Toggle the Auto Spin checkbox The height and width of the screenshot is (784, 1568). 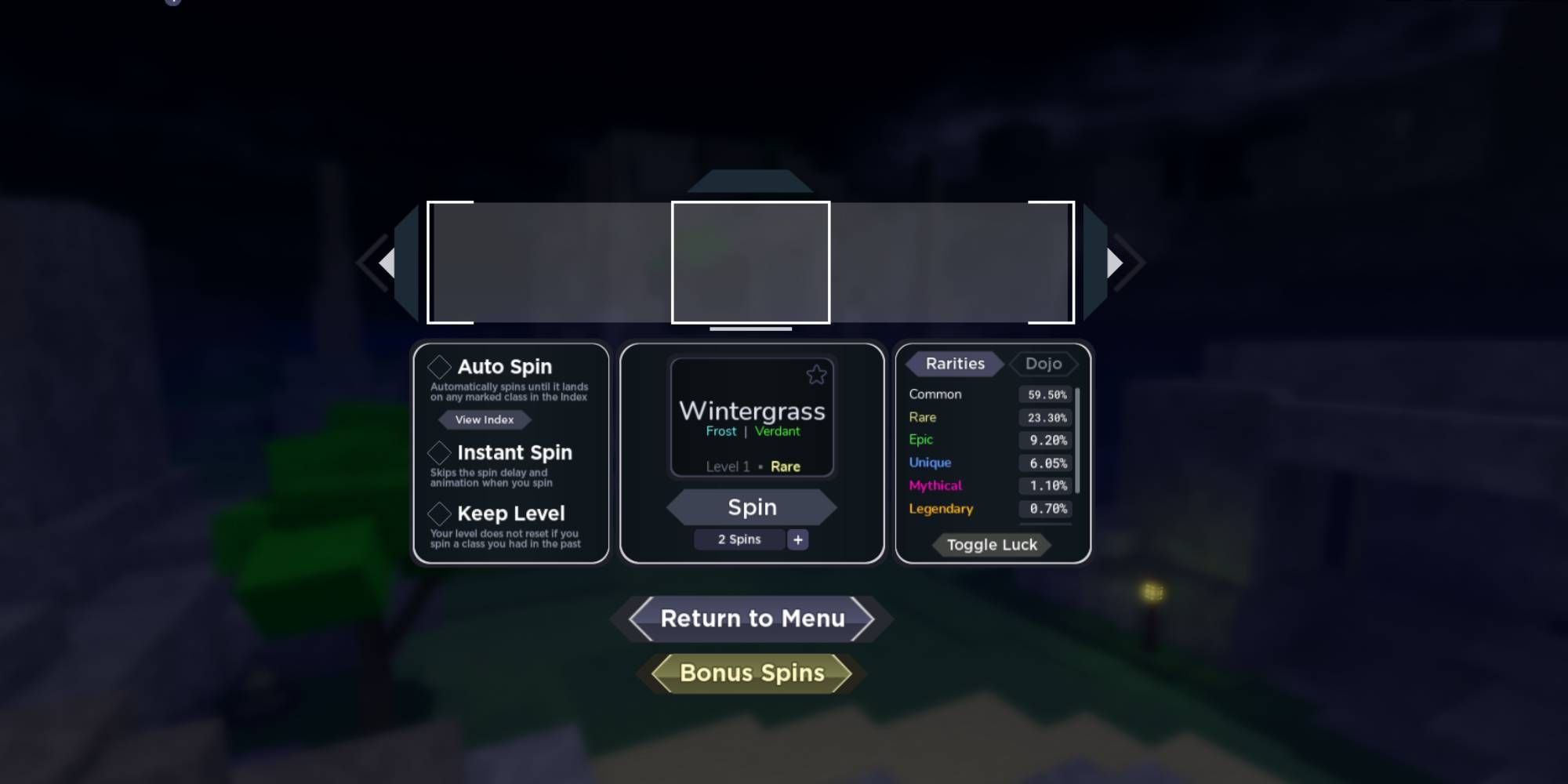pos(439,367)
